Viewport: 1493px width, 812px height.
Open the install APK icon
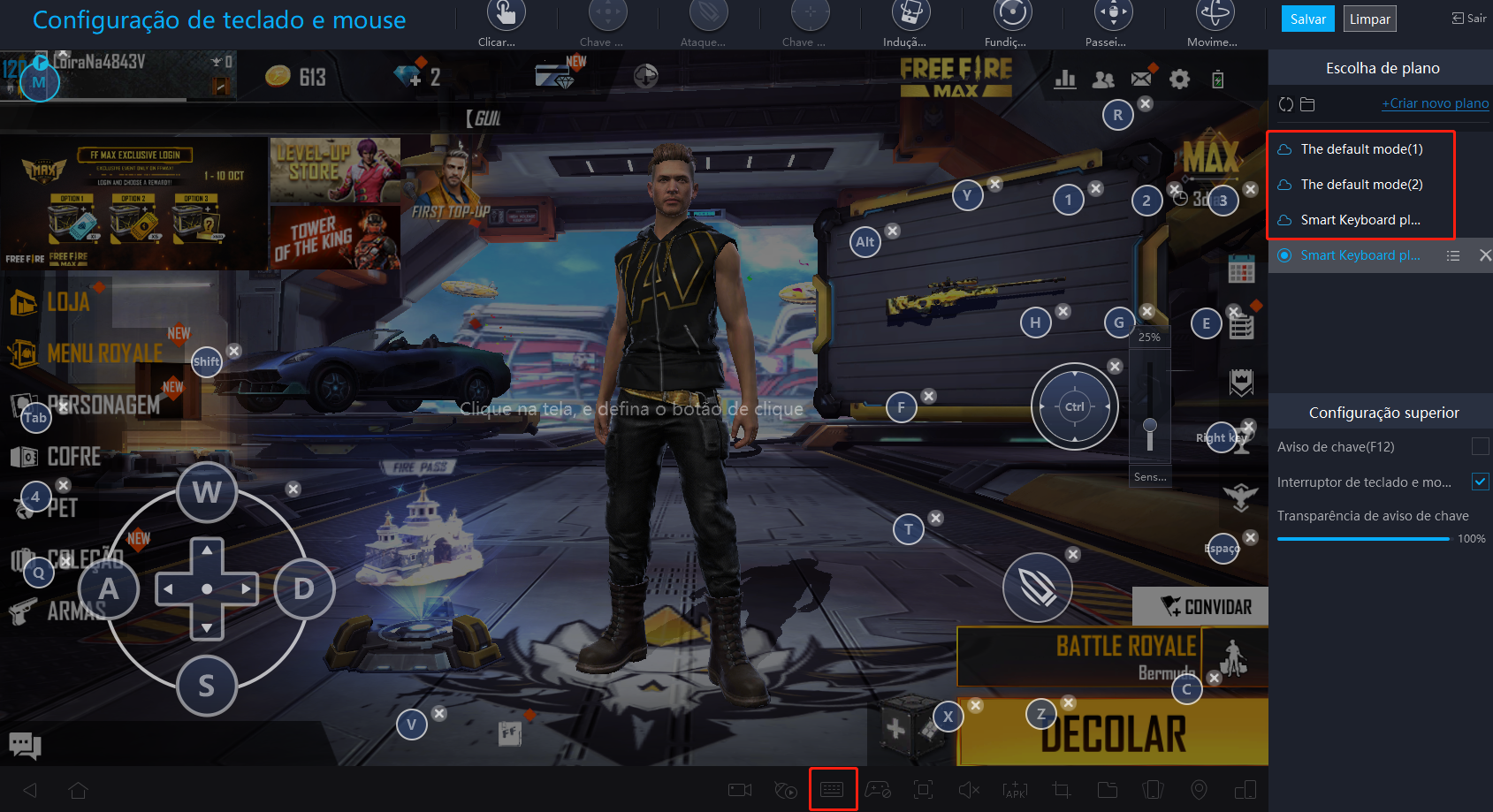[x=1015, y=789]
